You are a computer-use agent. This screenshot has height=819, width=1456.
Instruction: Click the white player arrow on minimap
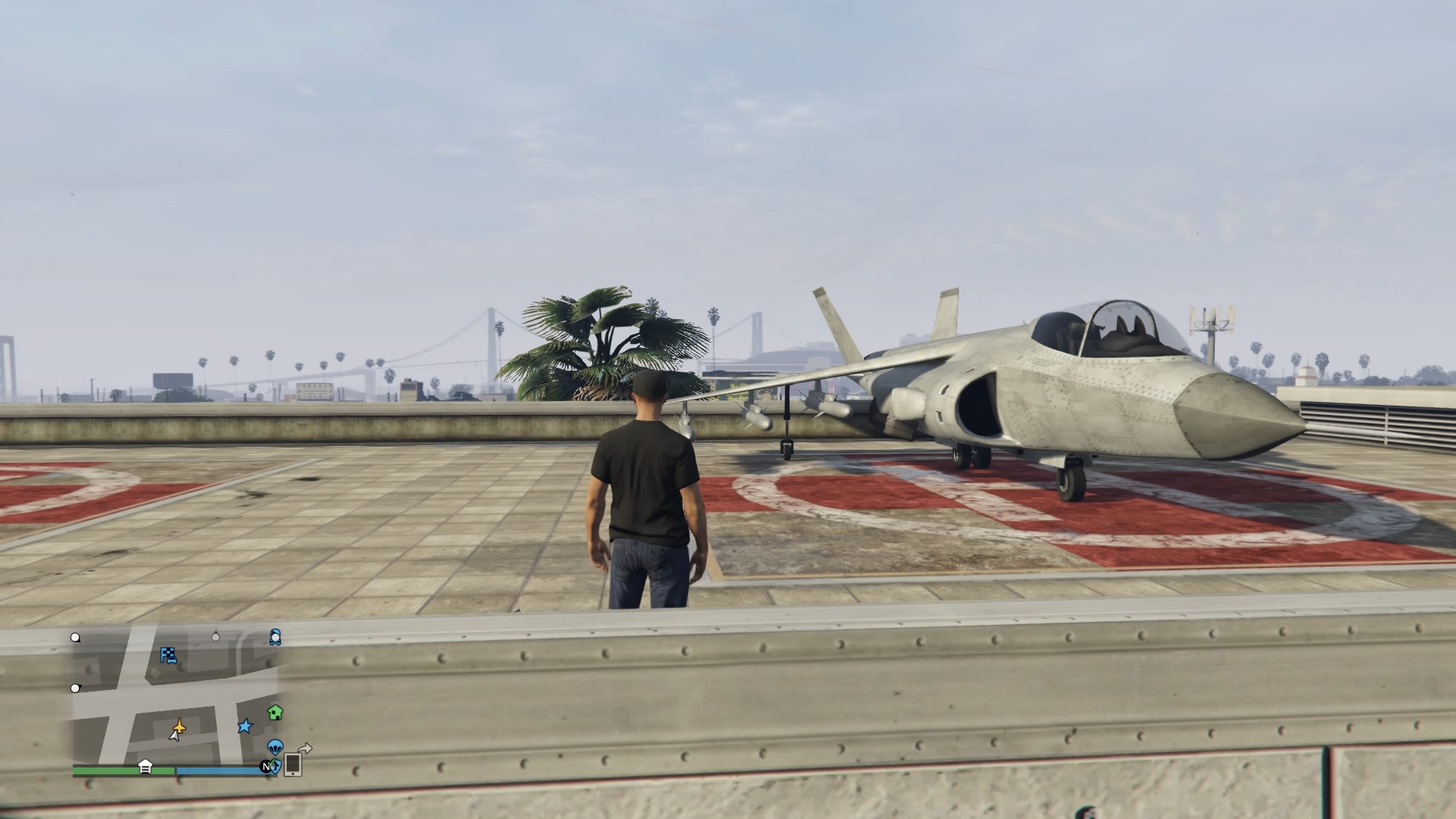click(175, 736)
